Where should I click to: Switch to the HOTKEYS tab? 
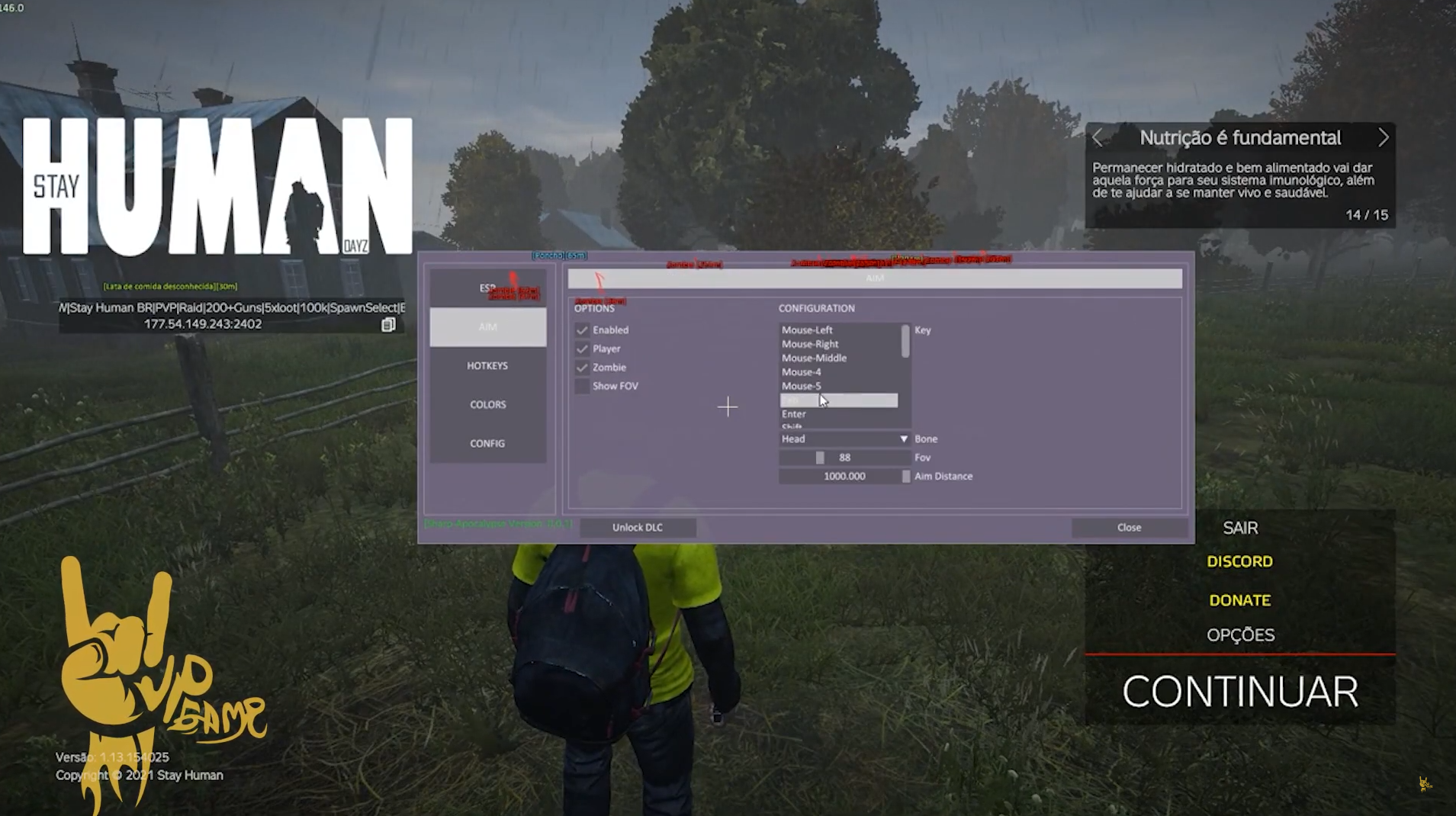(487, 366)
